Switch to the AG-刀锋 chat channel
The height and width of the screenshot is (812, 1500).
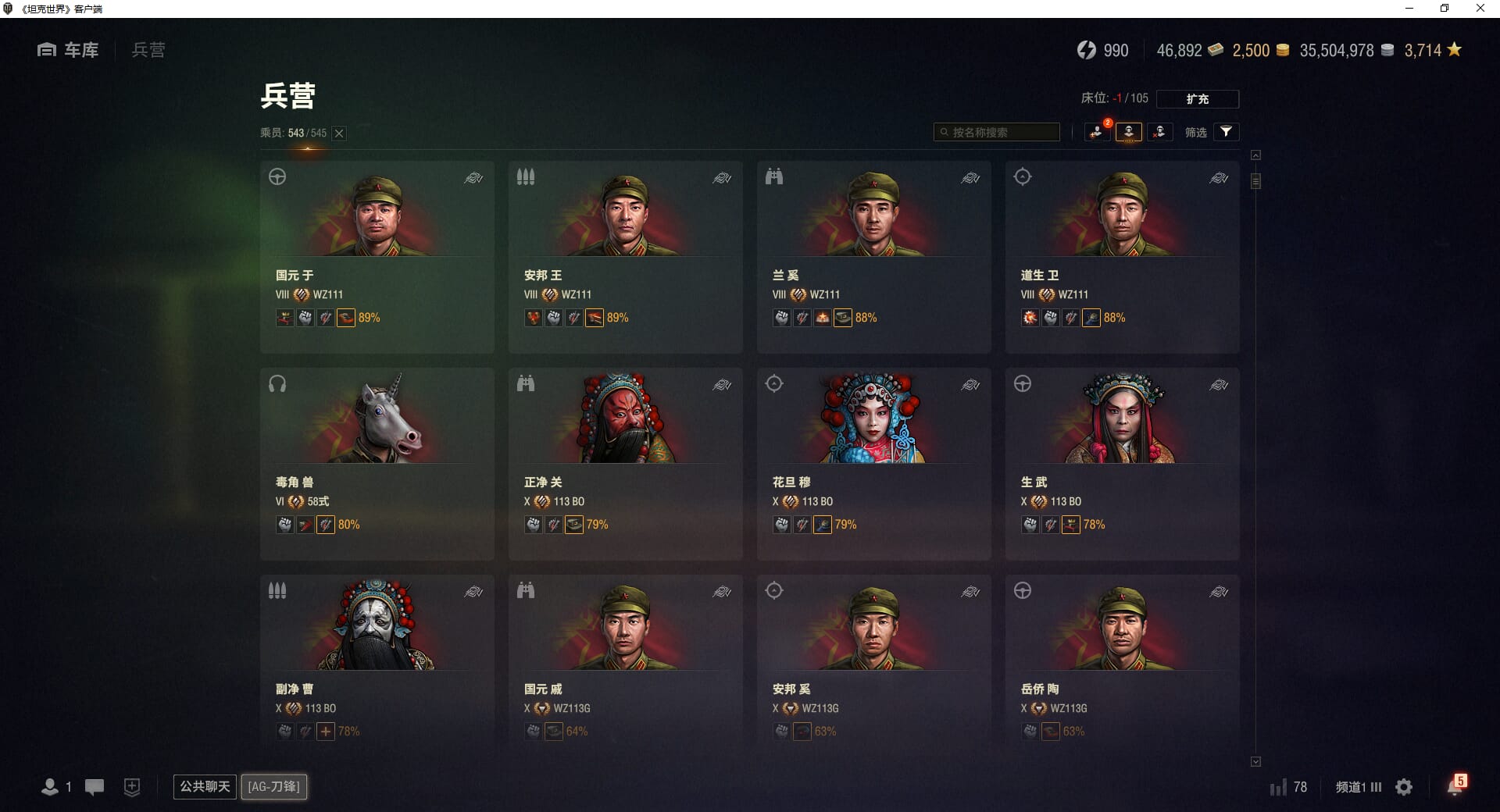coord(274,786)
